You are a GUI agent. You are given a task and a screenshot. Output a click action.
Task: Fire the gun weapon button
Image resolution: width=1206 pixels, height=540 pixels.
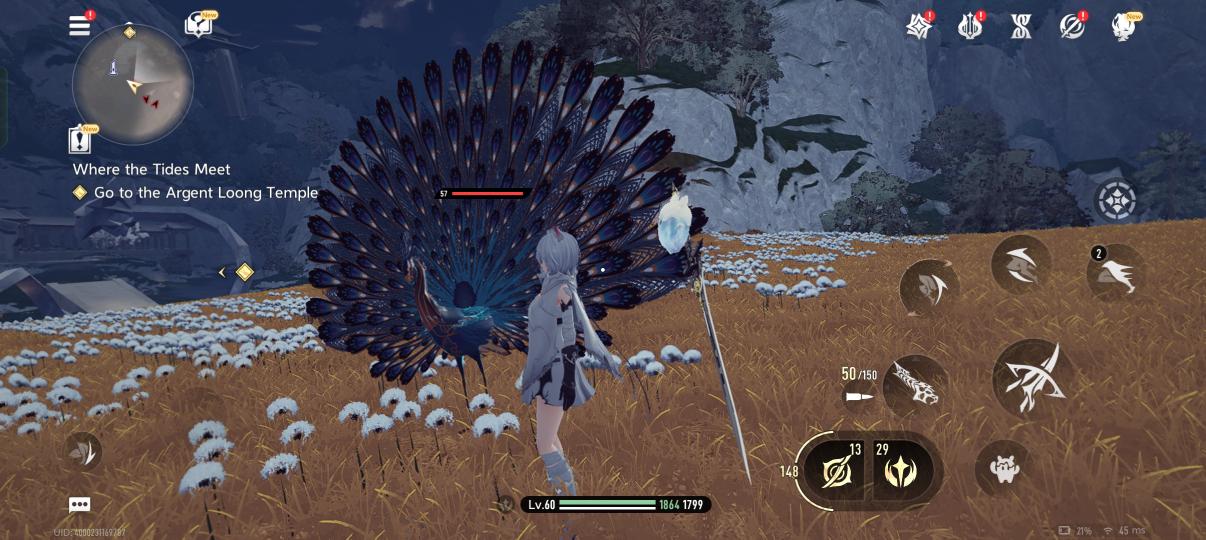click(914, 386)
